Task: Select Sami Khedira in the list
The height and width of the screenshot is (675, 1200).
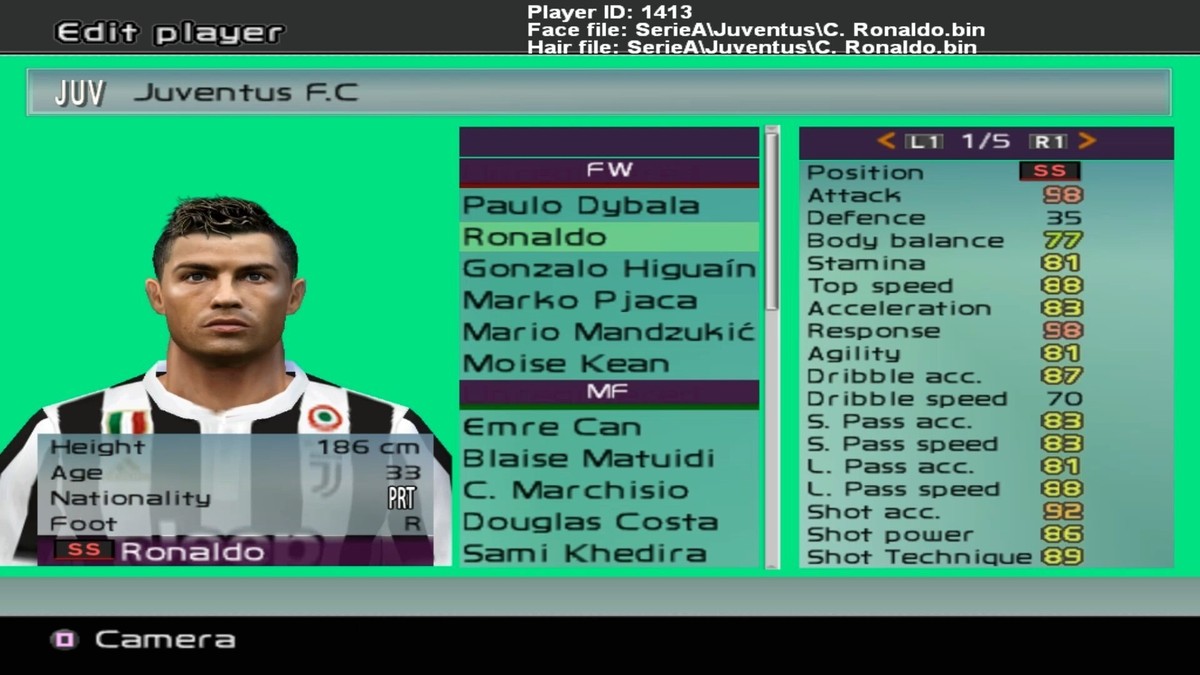Action: pyautogui.click(x=584, y=553)
